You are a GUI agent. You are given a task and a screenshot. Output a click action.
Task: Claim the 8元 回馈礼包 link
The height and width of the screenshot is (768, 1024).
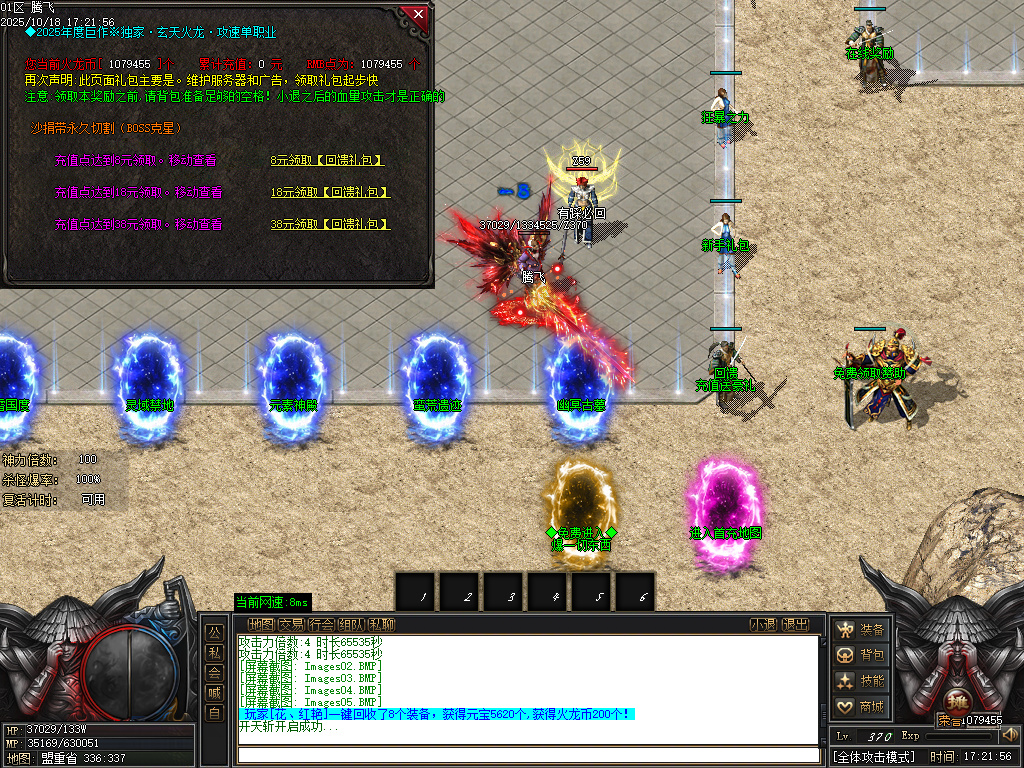[327, 160]
